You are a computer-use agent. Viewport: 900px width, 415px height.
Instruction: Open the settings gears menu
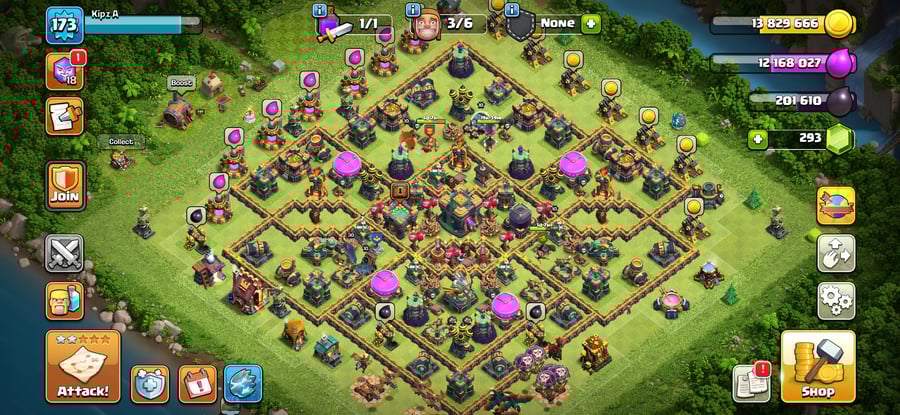click(x=835, y=299)
